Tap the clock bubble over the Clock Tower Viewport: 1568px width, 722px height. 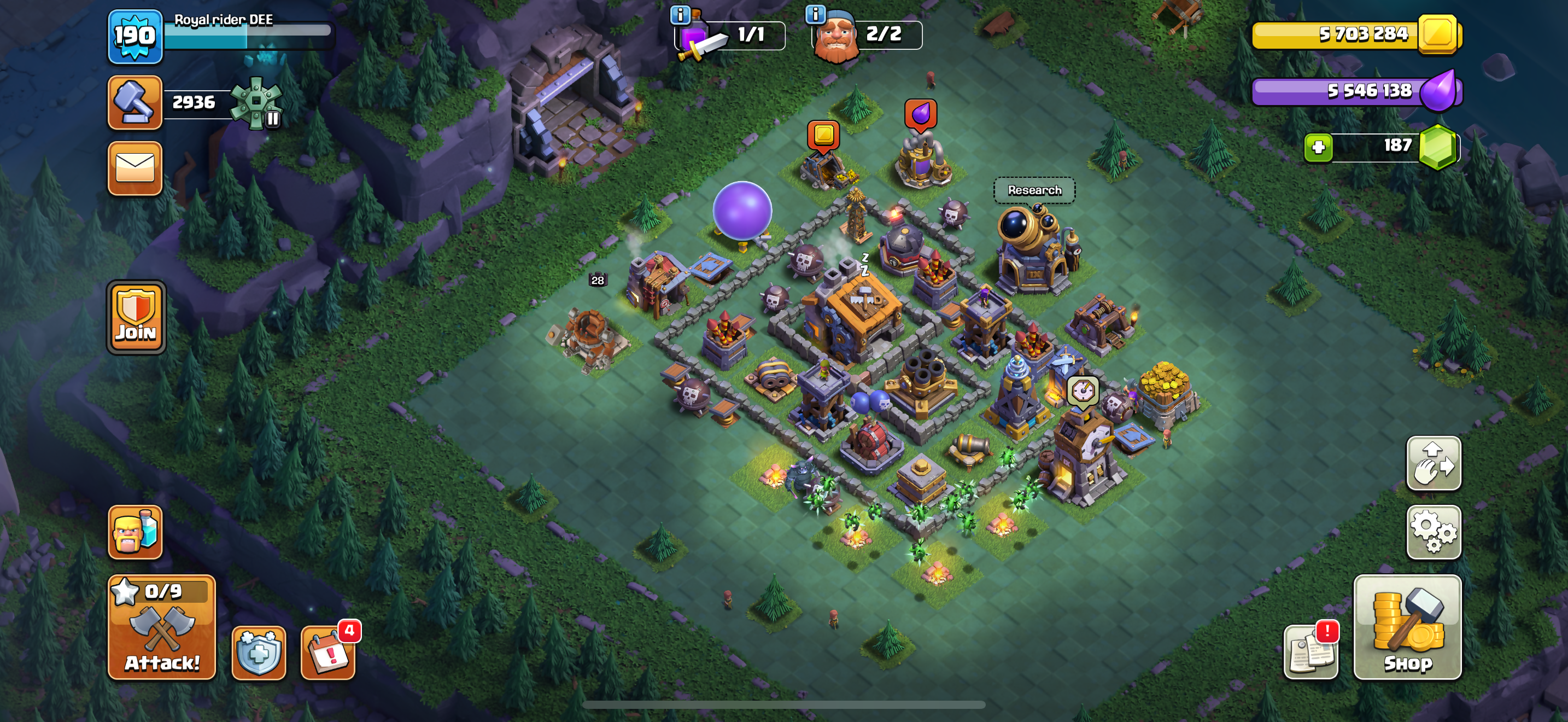pos(1083,390)
